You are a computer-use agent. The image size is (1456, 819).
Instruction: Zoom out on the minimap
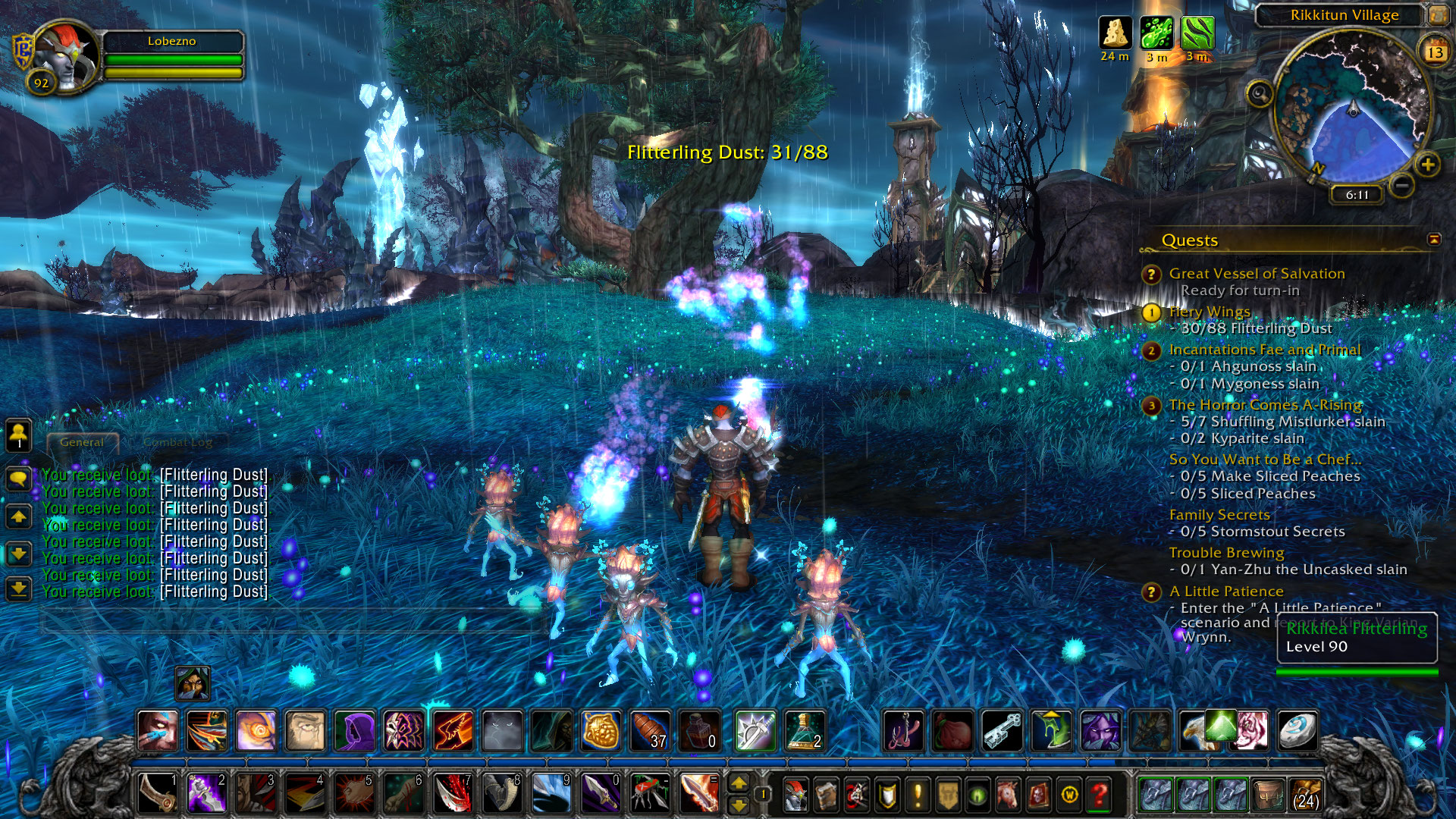tap(1402, 184)
